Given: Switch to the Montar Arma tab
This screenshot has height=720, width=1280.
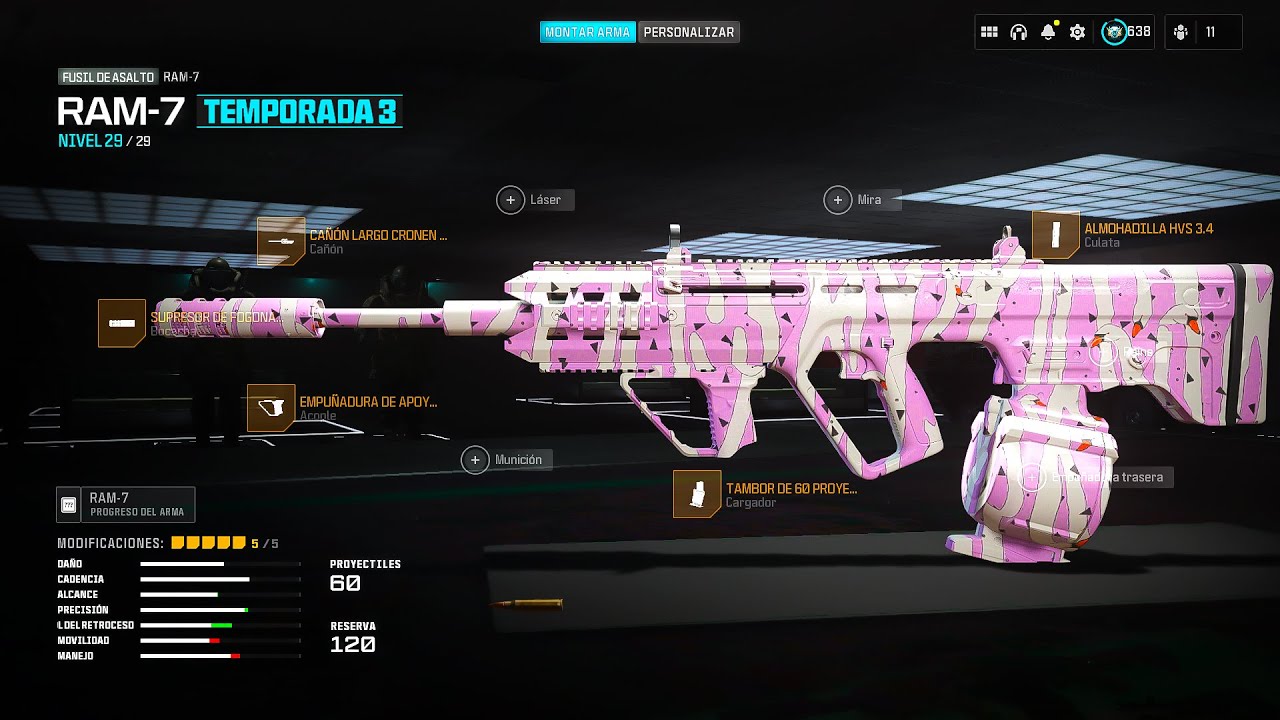Looking at the screenshot, I should [587, 32].
